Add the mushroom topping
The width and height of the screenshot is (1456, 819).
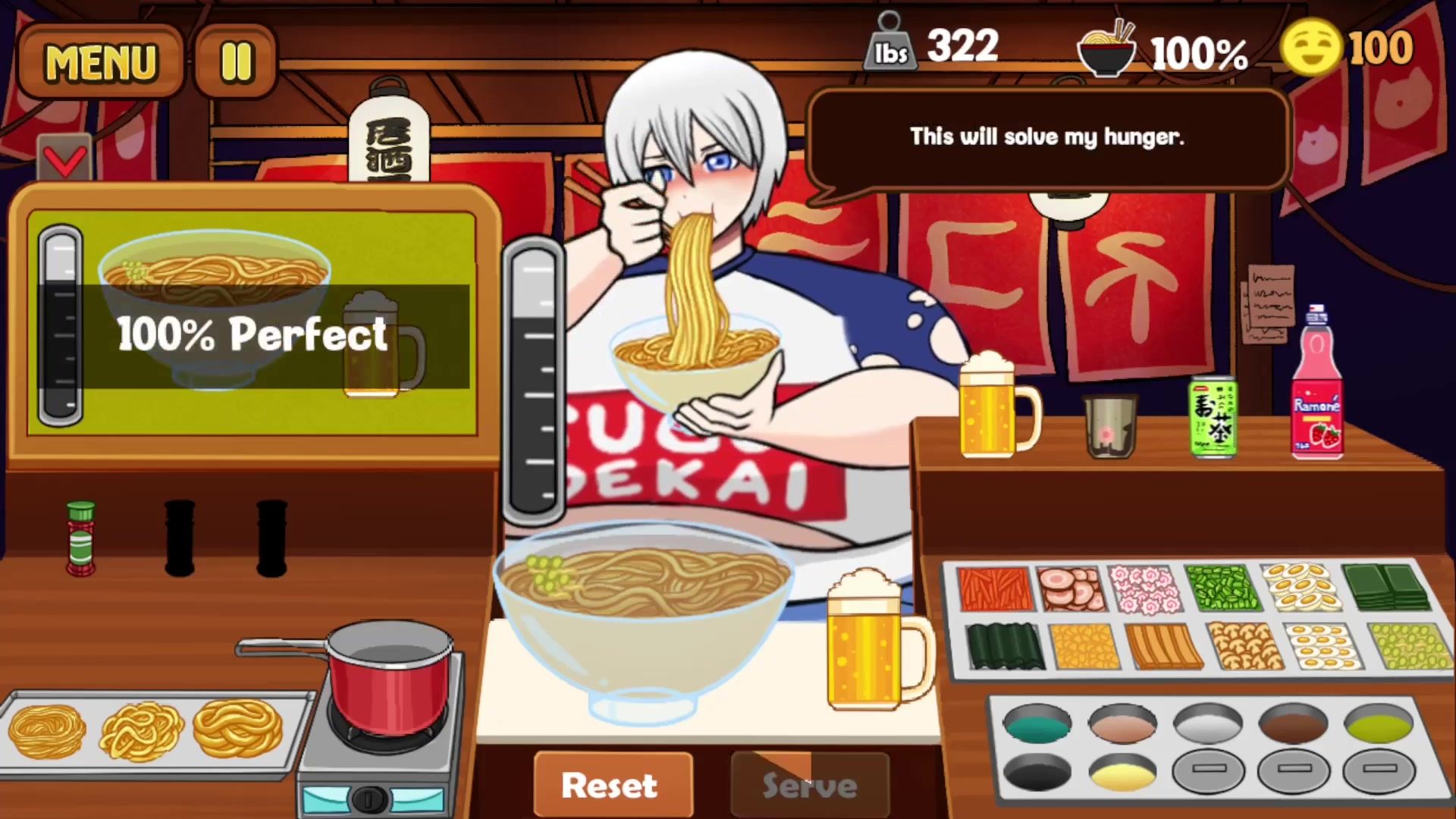coord(1244,646)
